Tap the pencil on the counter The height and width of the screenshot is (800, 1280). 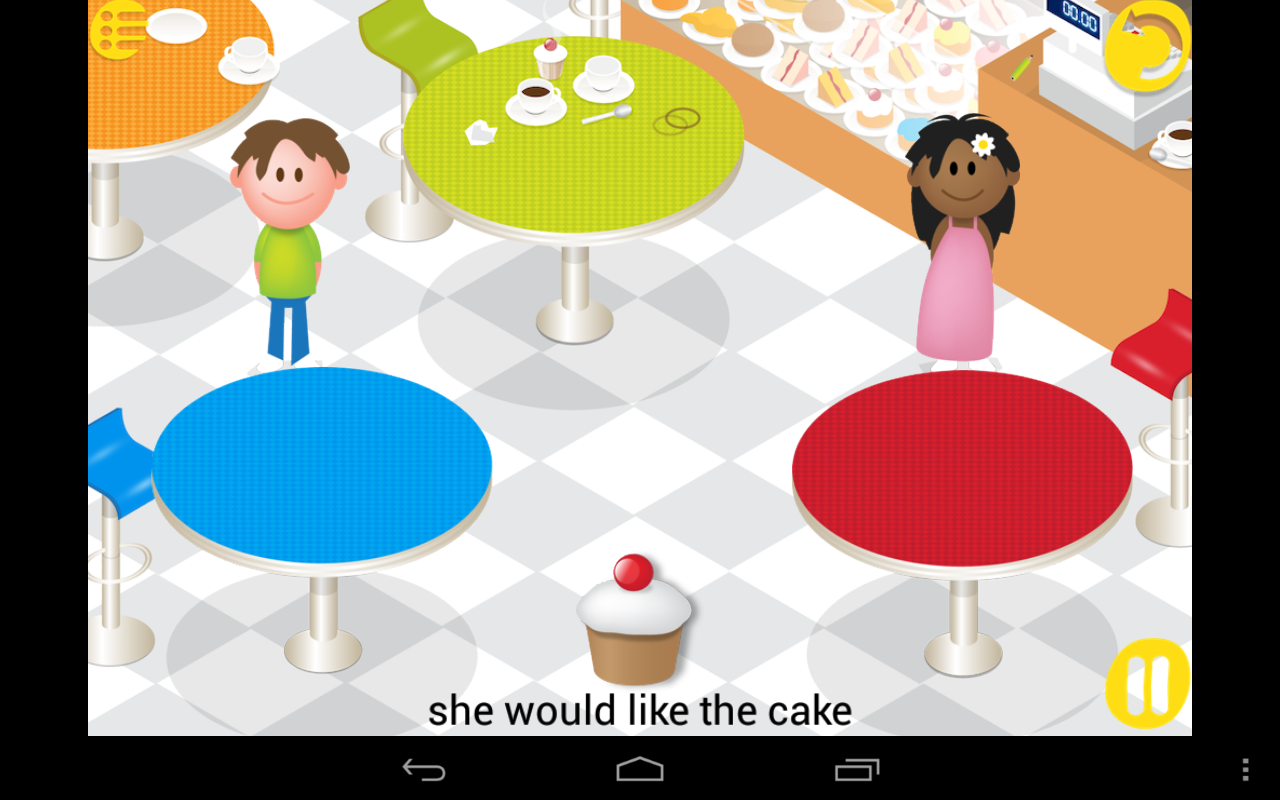[1019, 70]
